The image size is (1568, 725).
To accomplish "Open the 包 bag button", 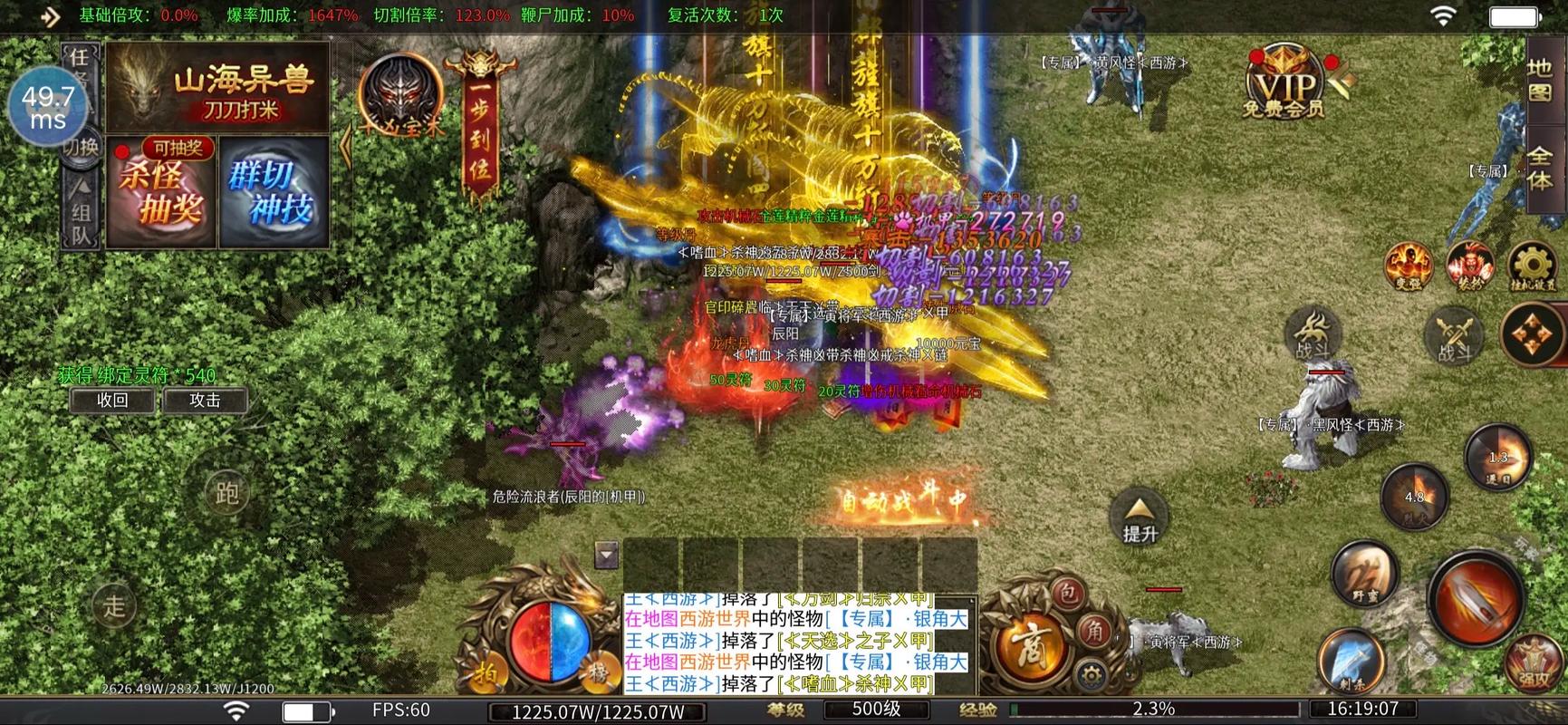I will (x=1069, y=594).
